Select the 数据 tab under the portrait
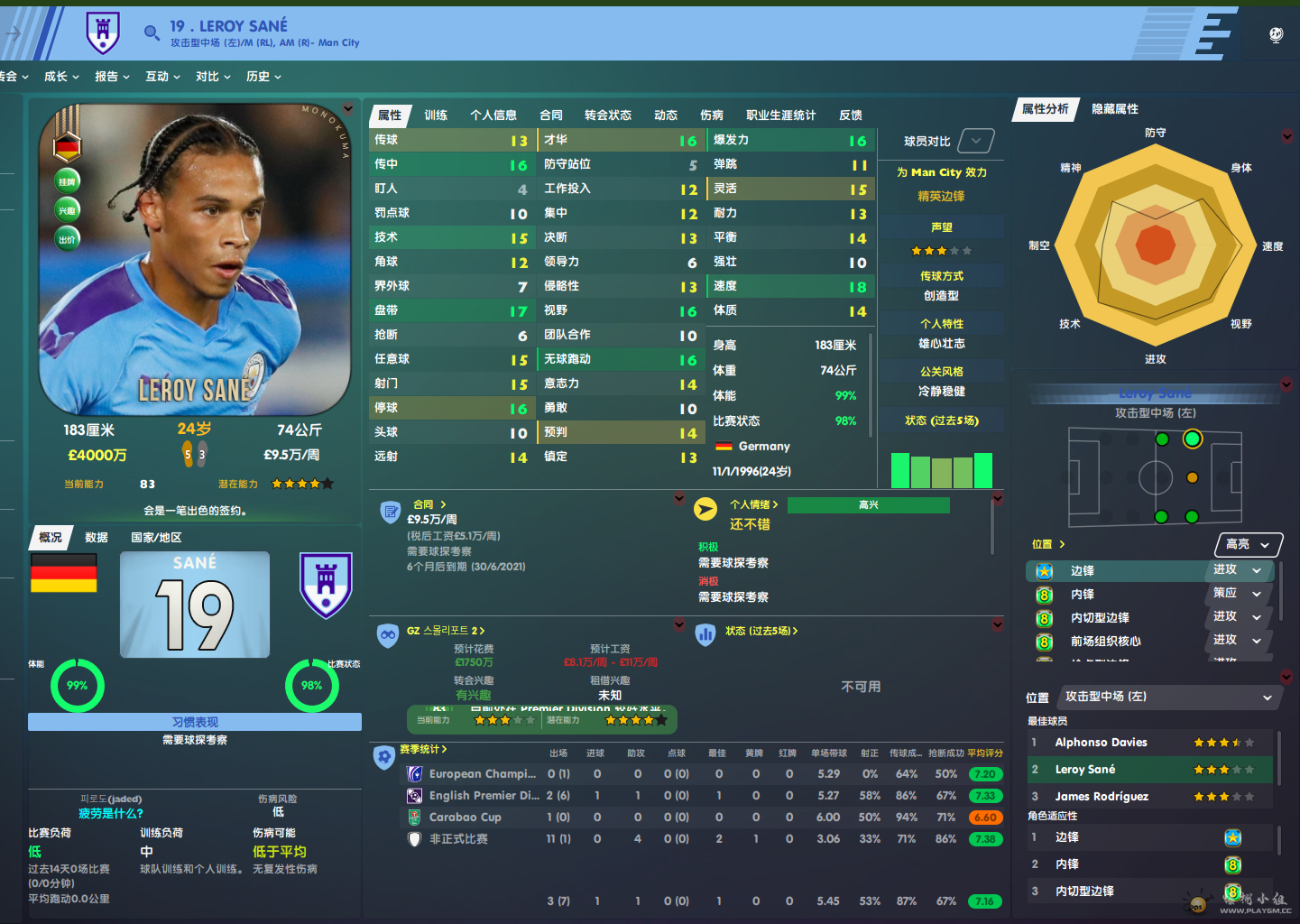This screenshot has height=924, width=1300. pyautogui.click(x=97, y=538)
